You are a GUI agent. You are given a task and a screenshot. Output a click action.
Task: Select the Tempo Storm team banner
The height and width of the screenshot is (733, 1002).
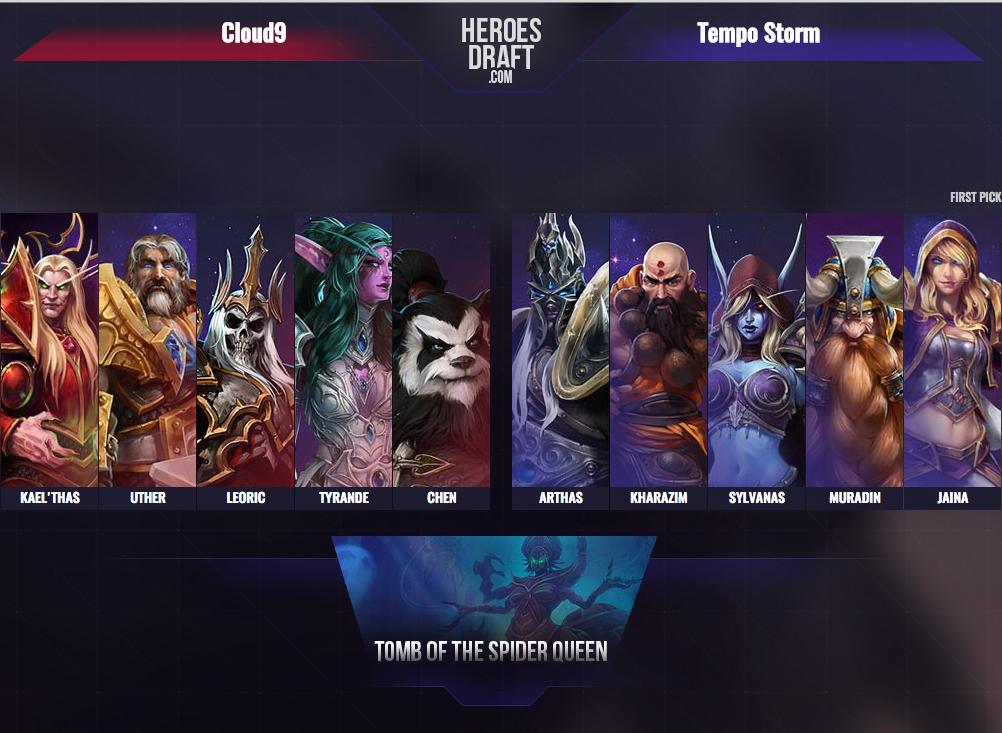(x=758, y=34)
